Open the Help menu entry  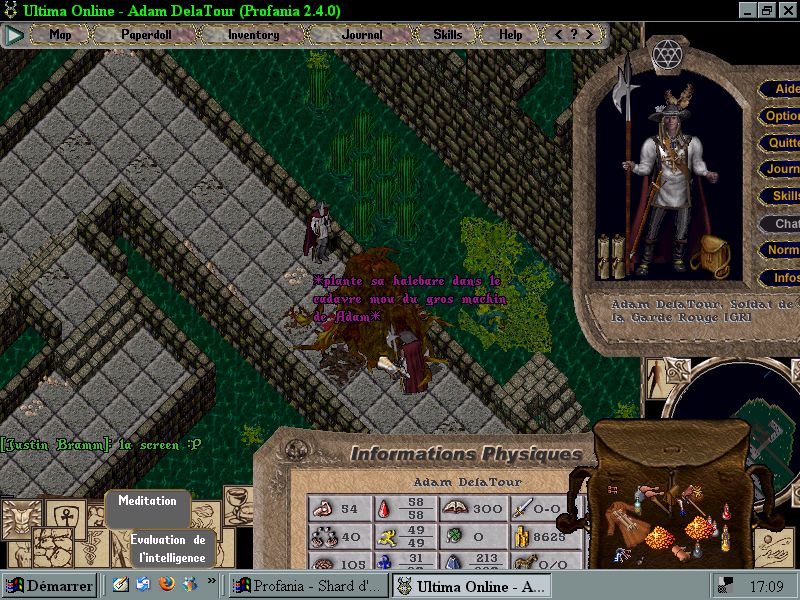pos(510,35)
